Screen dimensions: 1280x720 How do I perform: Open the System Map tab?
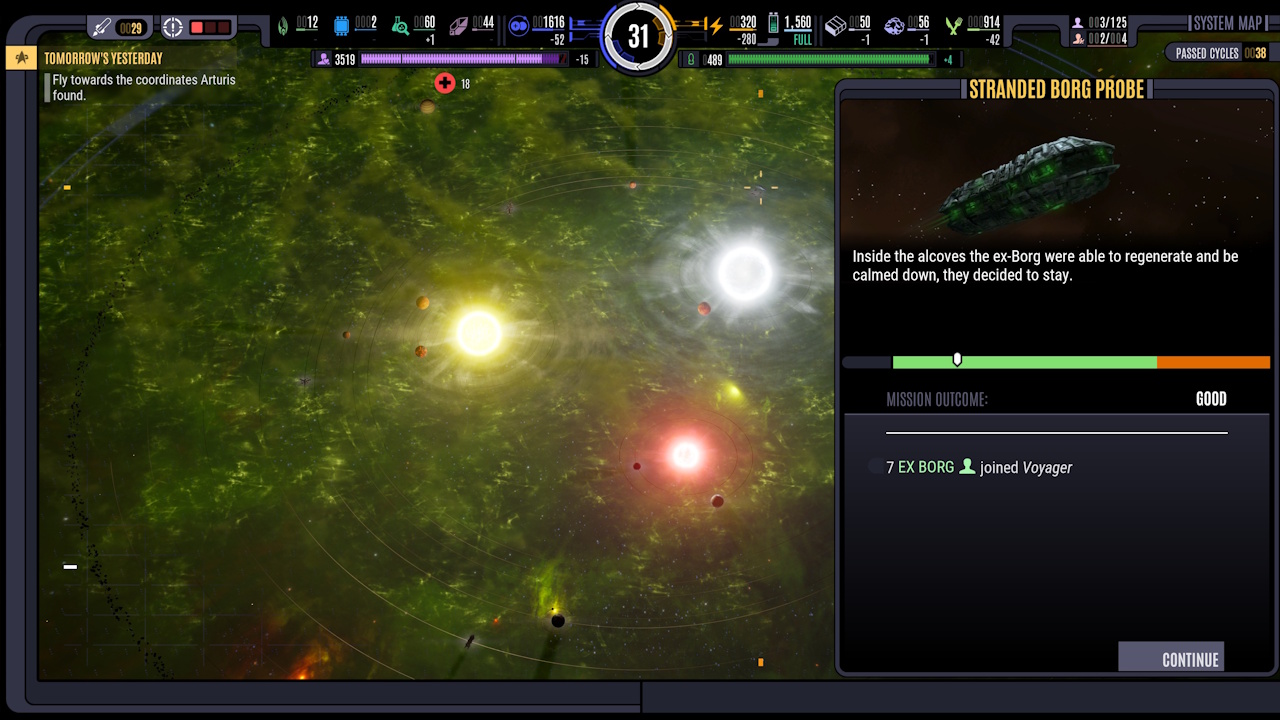click(1227, 23)
